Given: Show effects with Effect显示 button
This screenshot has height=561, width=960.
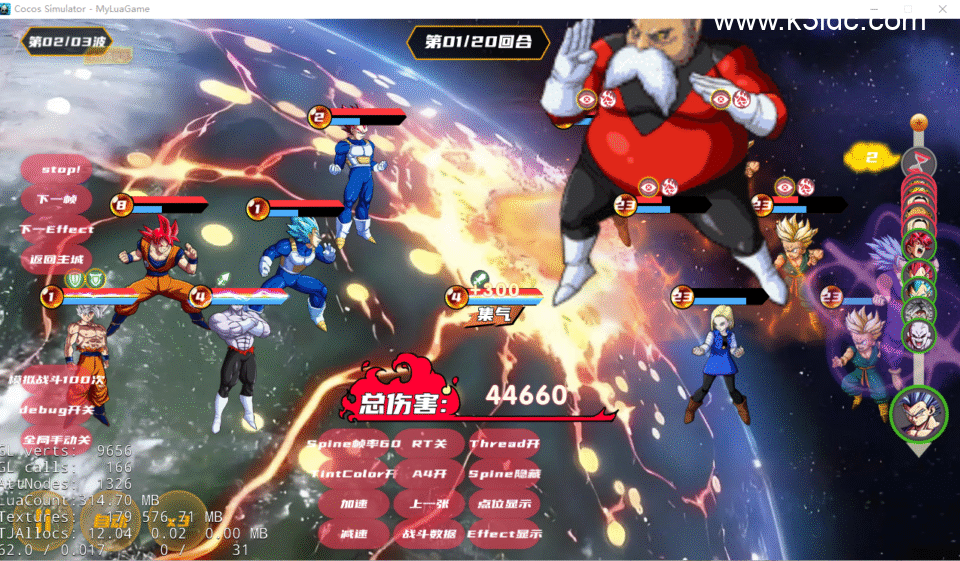Looking at the screenshot, I should (504, 534).
